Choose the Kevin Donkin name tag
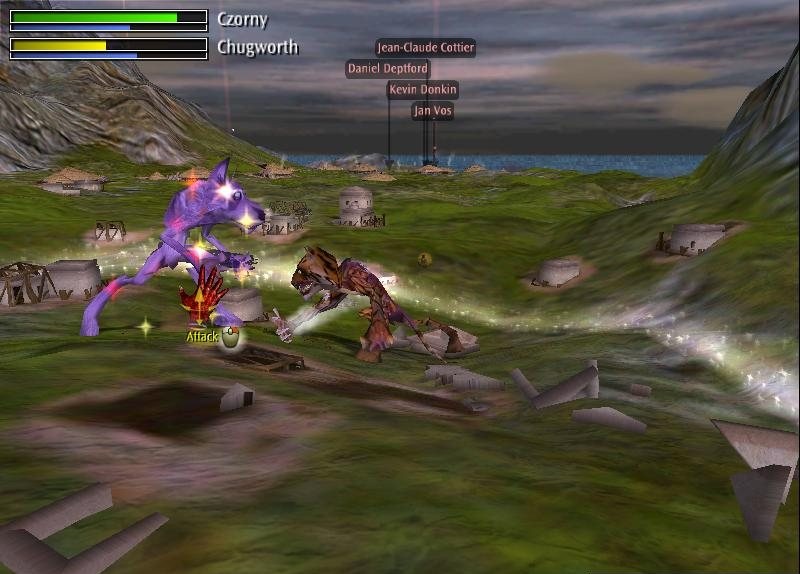This screenshot has height=574, width=800. (x=422, y=90)
